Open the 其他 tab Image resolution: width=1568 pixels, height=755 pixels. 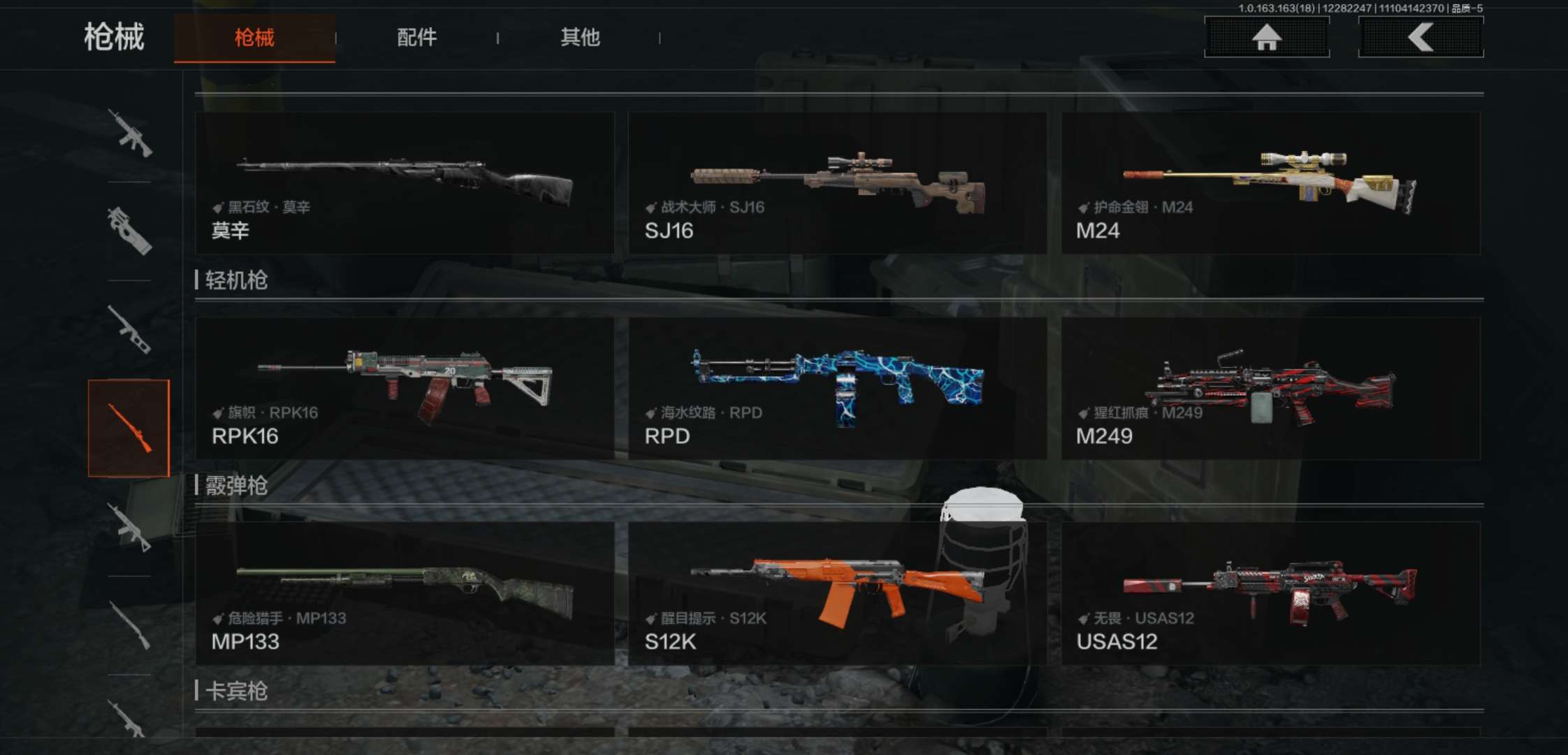point(580,38)
